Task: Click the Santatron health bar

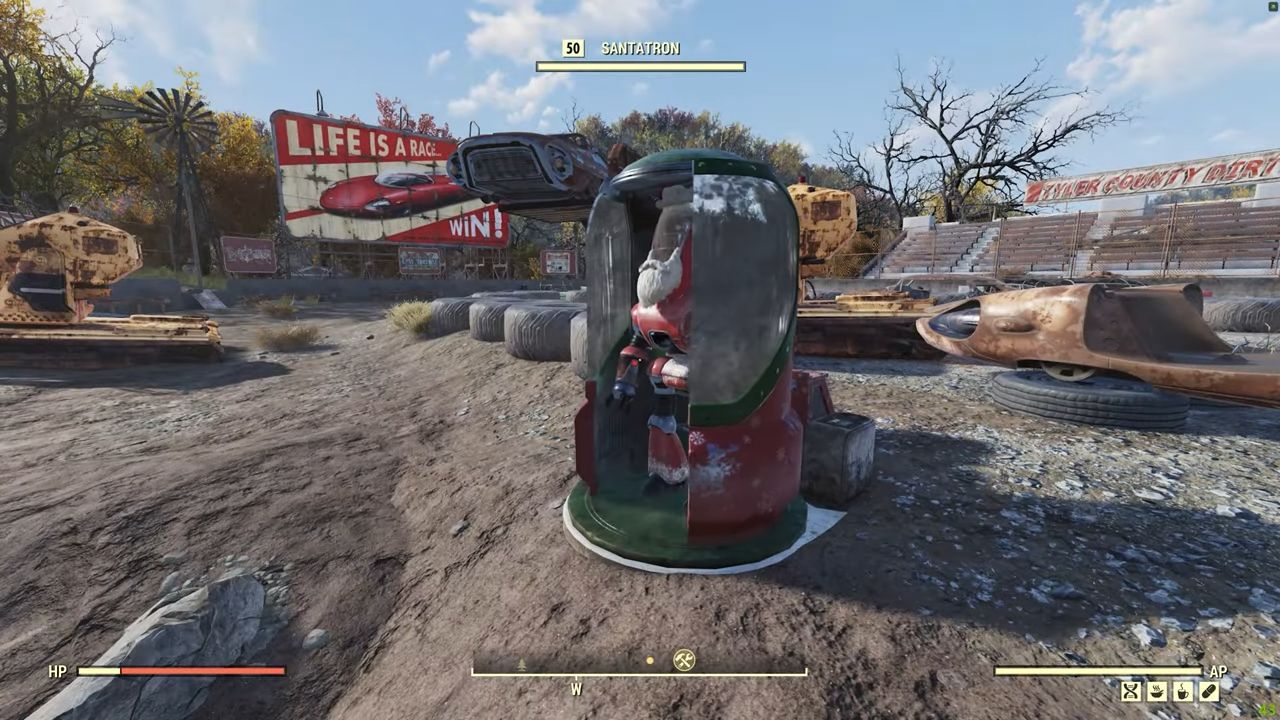Action: 640,67
